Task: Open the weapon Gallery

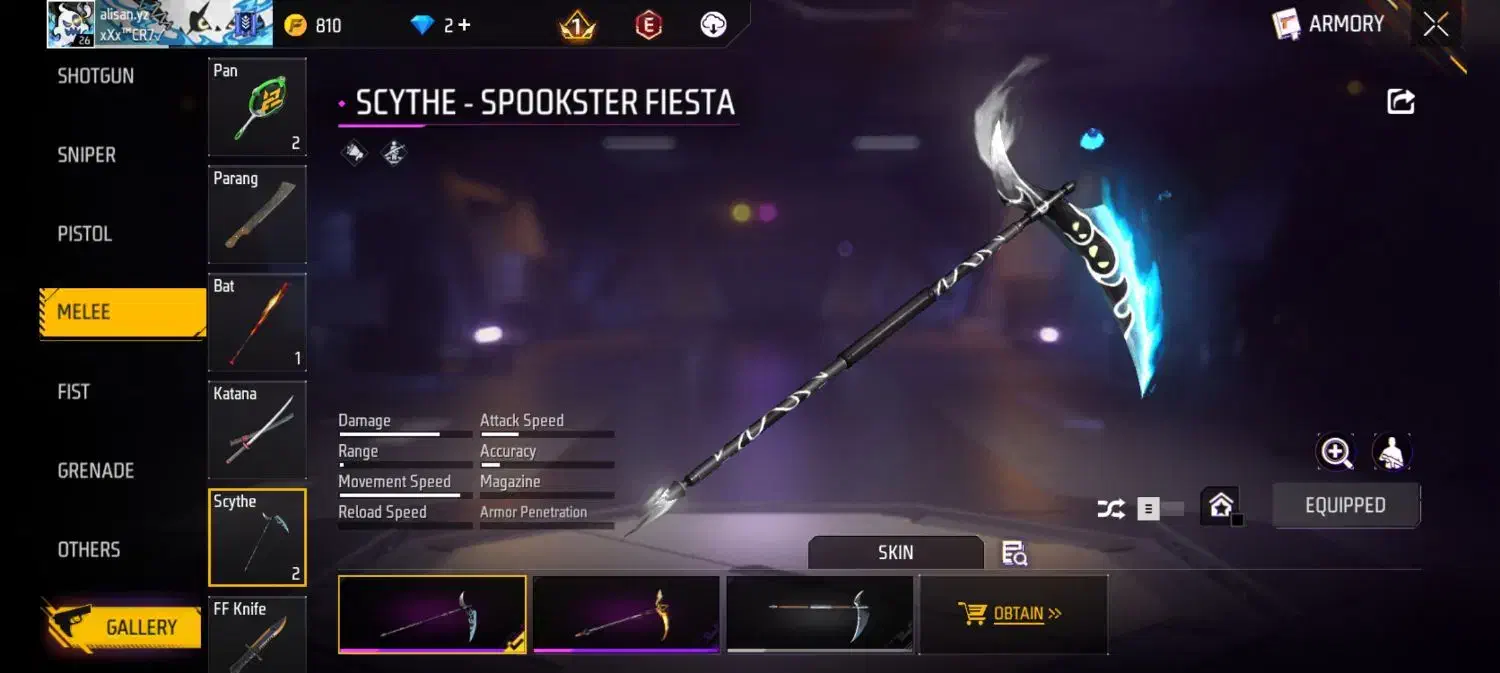Action: tap(123, 627)
